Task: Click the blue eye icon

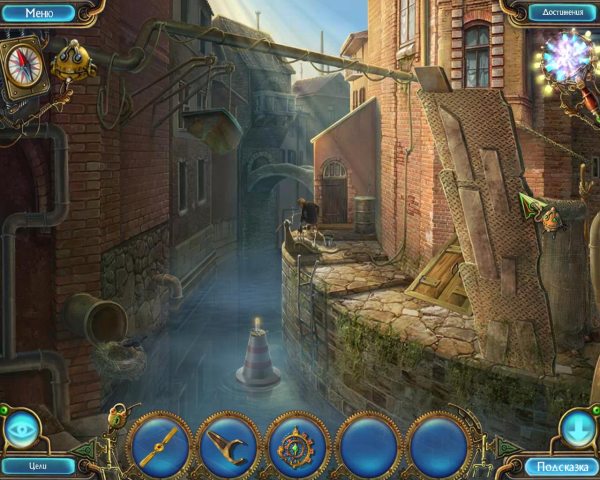Action: tap(21, 428)
